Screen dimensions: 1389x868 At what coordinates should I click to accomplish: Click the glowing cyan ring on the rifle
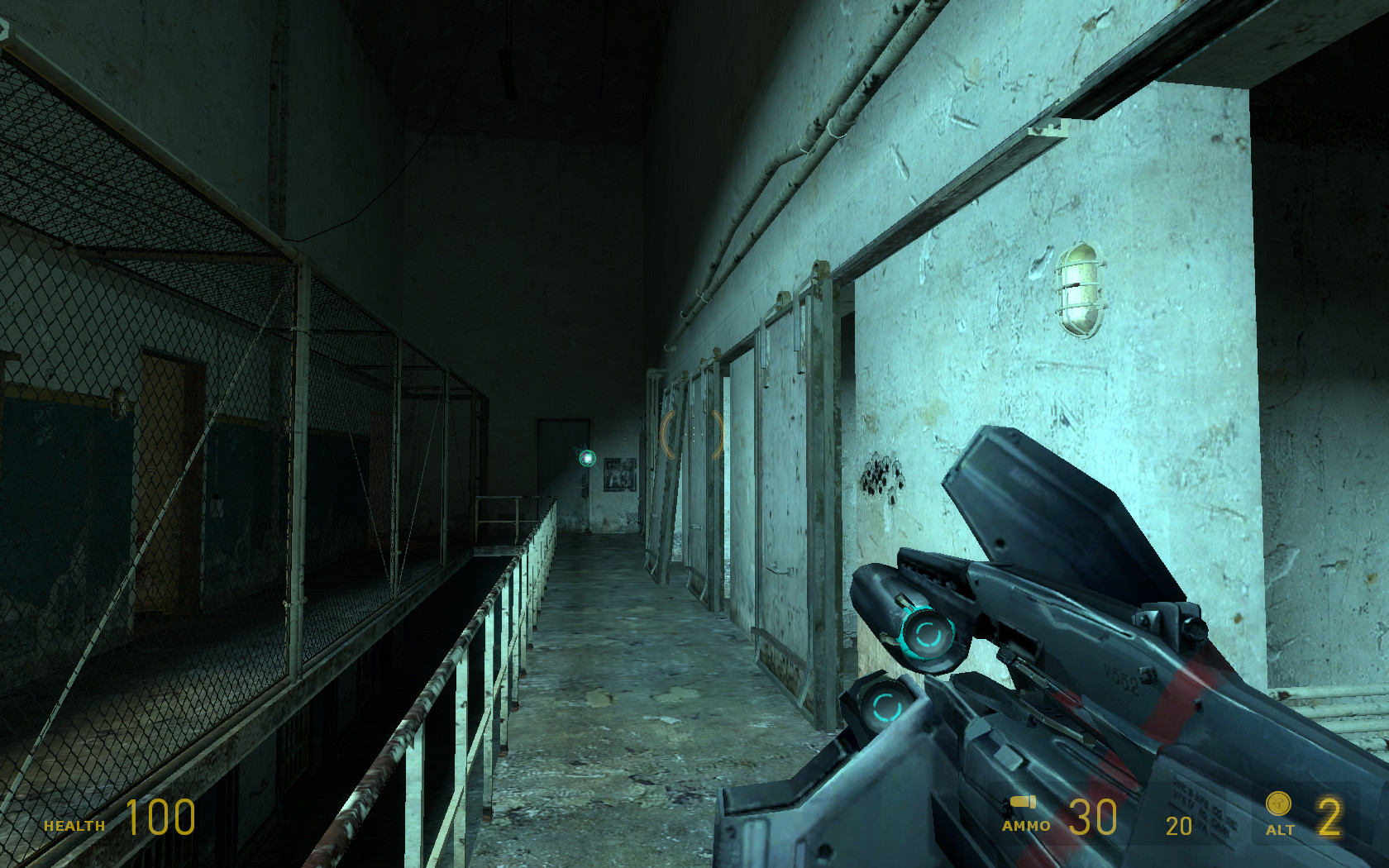(928, 635)
